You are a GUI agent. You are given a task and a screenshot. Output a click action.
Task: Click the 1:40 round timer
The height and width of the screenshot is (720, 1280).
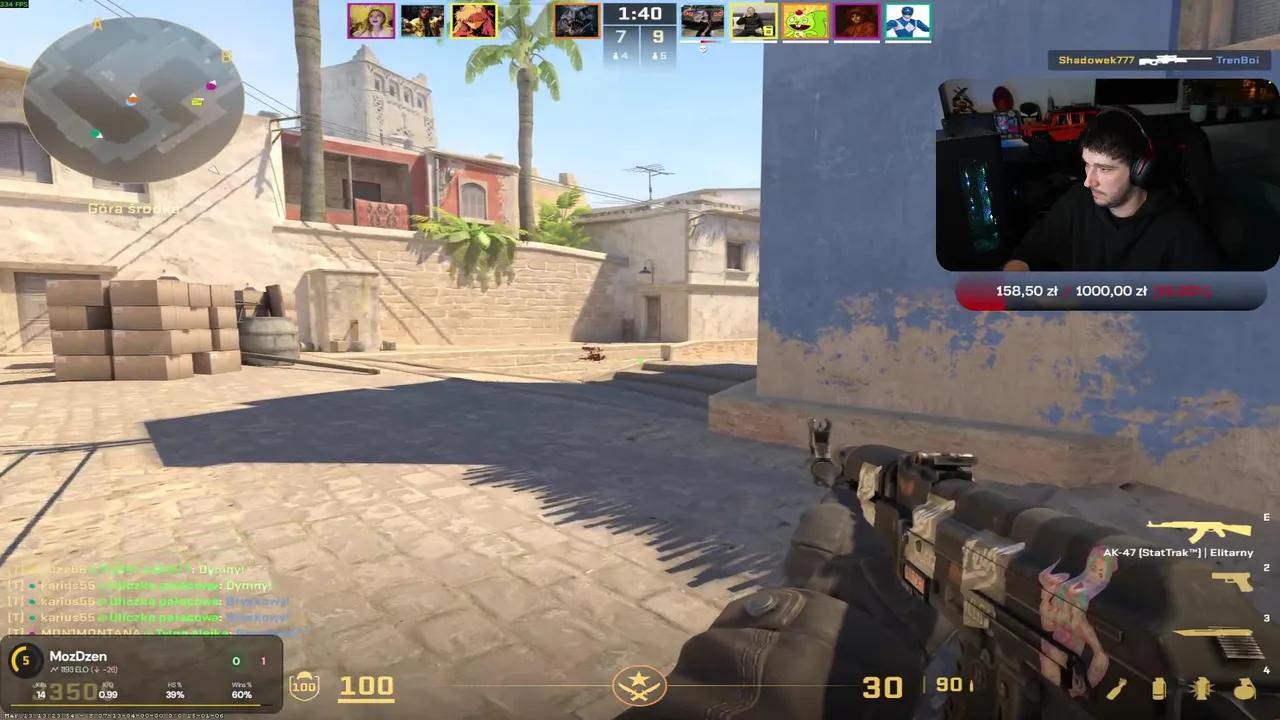639,13
